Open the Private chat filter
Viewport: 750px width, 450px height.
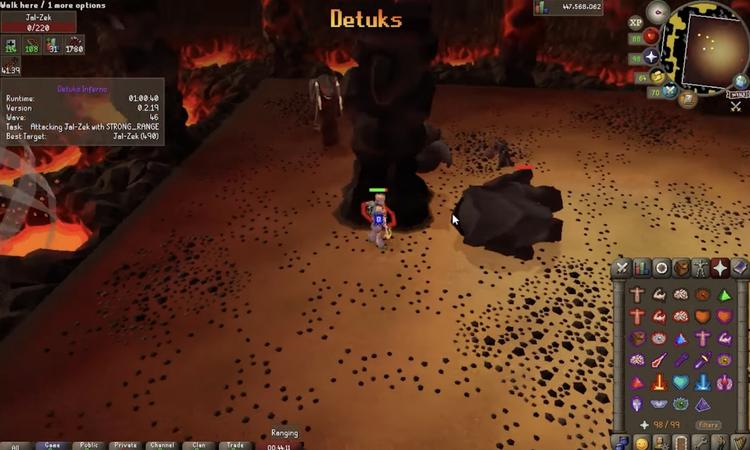pyautogui.click(x=125, y=445)
